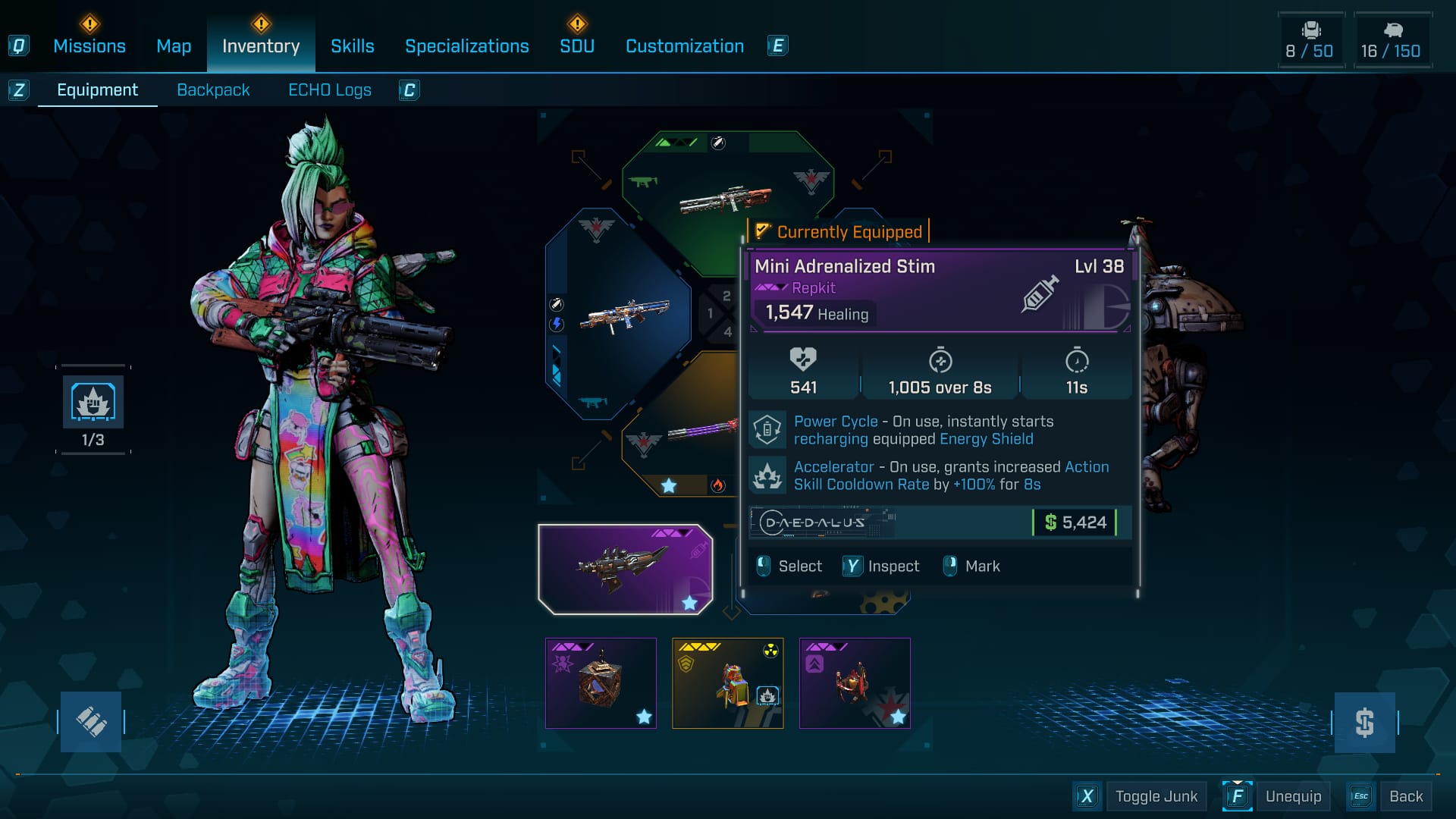Open the ammo bullets button

point(91,722)
